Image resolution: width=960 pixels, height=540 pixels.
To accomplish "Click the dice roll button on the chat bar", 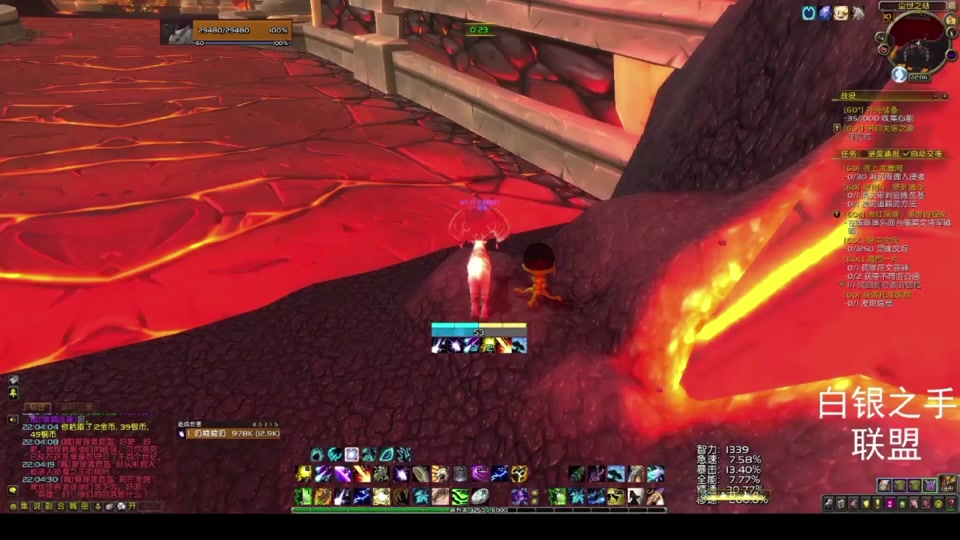I will pyautogui.click(x=121, y=506).
